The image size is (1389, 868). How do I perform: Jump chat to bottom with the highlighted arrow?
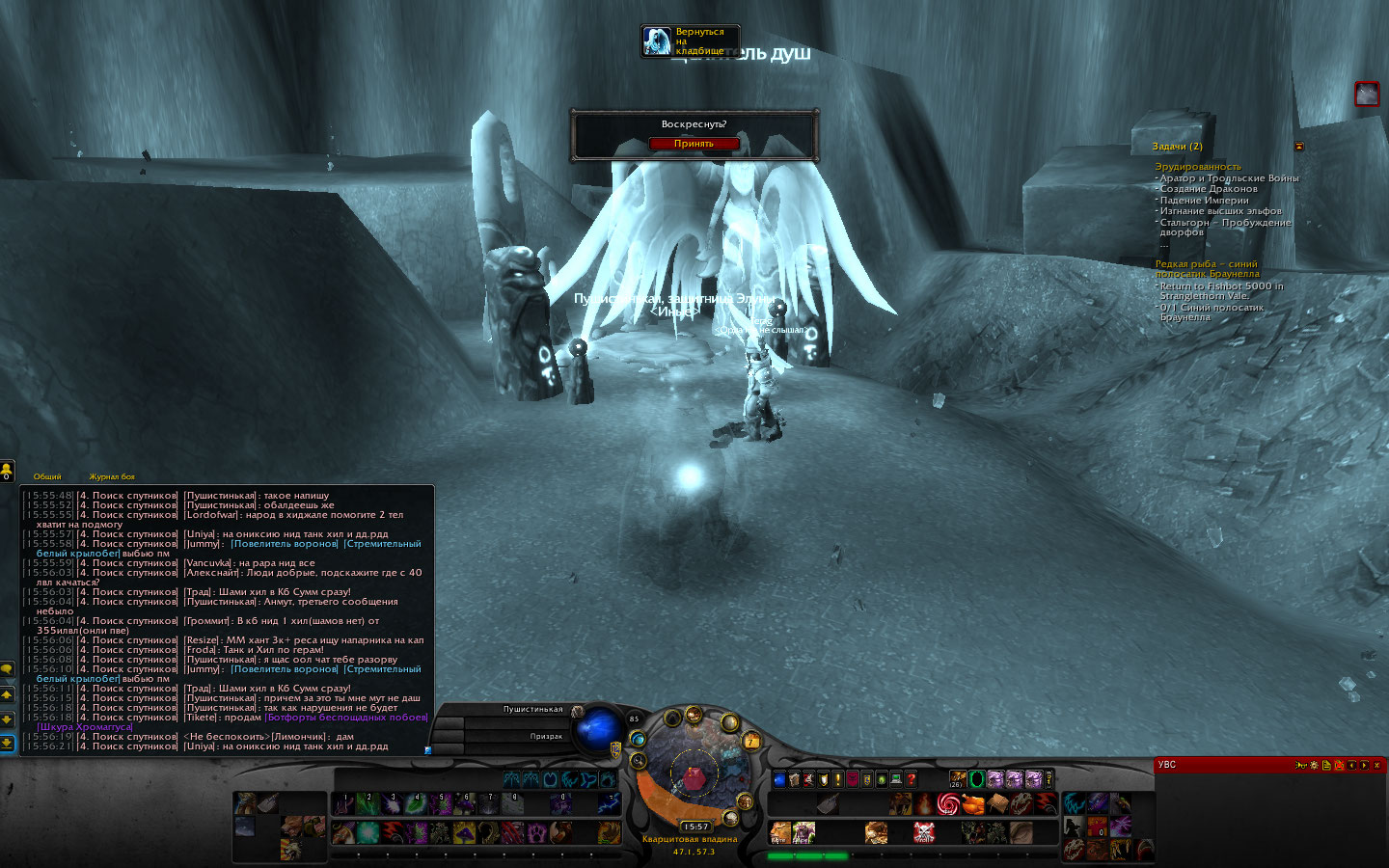[7, 743]
